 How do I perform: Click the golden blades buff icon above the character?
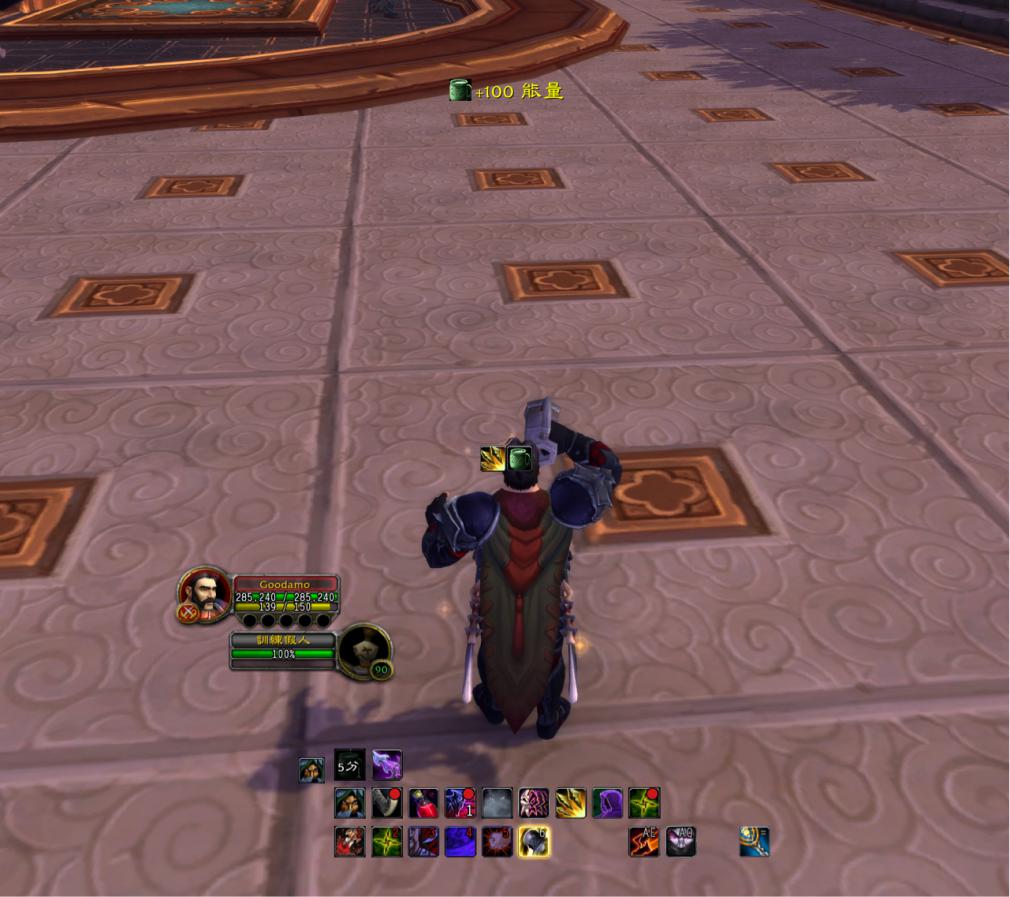(x=493, y=459)
